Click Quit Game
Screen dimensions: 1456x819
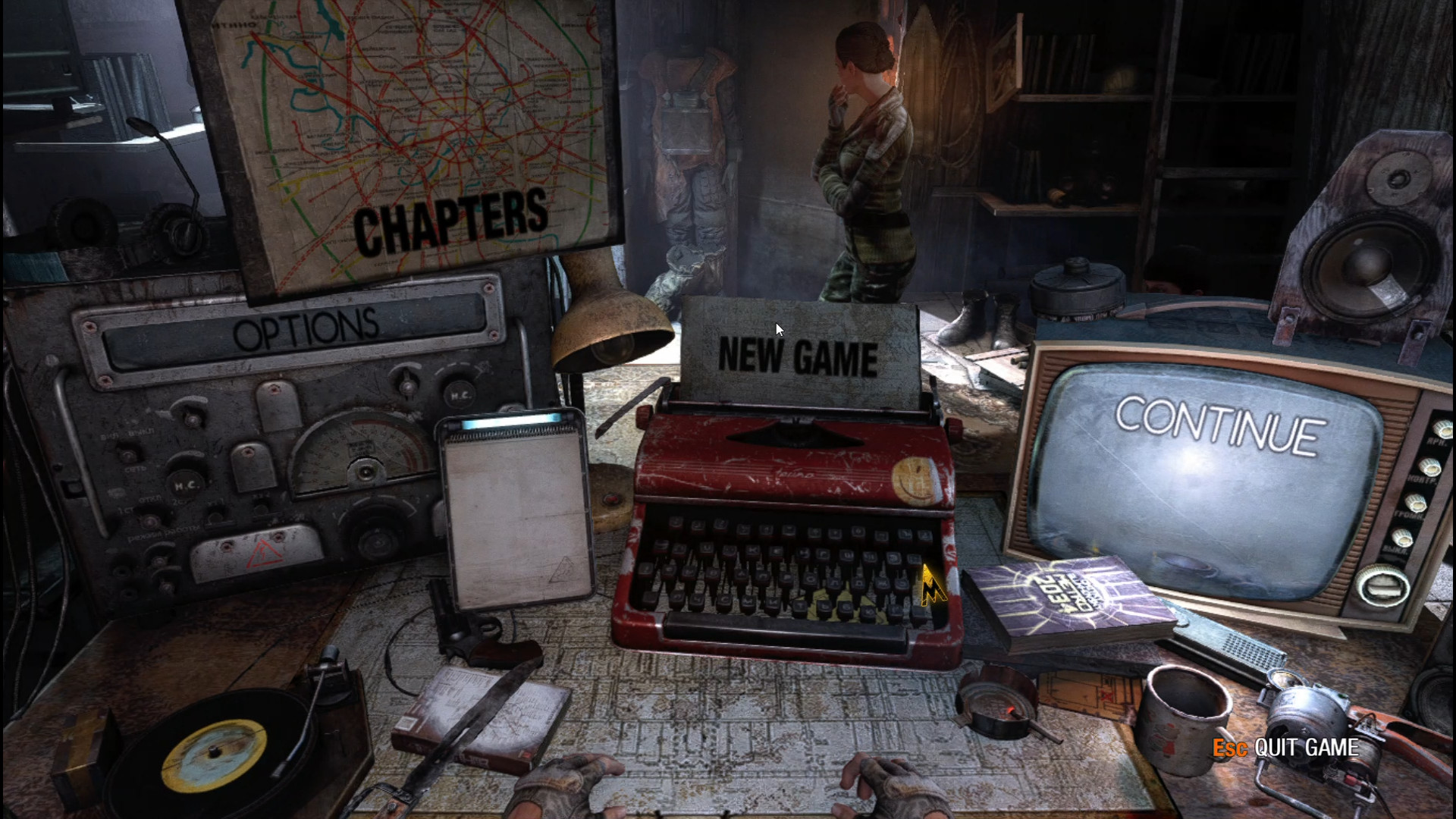tap(1305, 748)
